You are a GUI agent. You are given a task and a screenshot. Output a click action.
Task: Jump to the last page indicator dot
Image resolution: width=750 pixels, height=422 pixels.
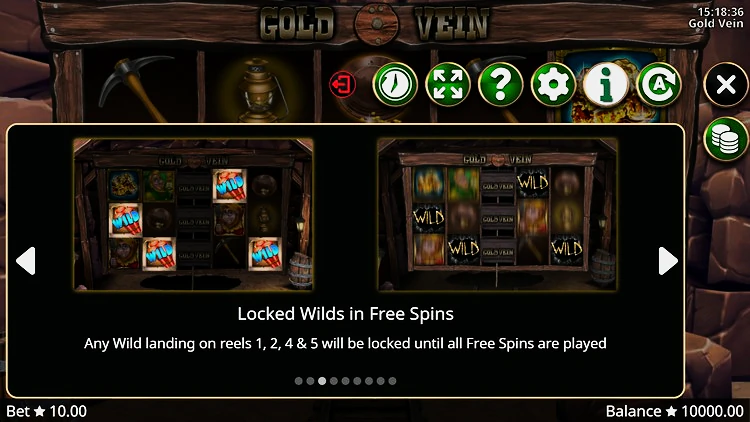pos(392,381)
